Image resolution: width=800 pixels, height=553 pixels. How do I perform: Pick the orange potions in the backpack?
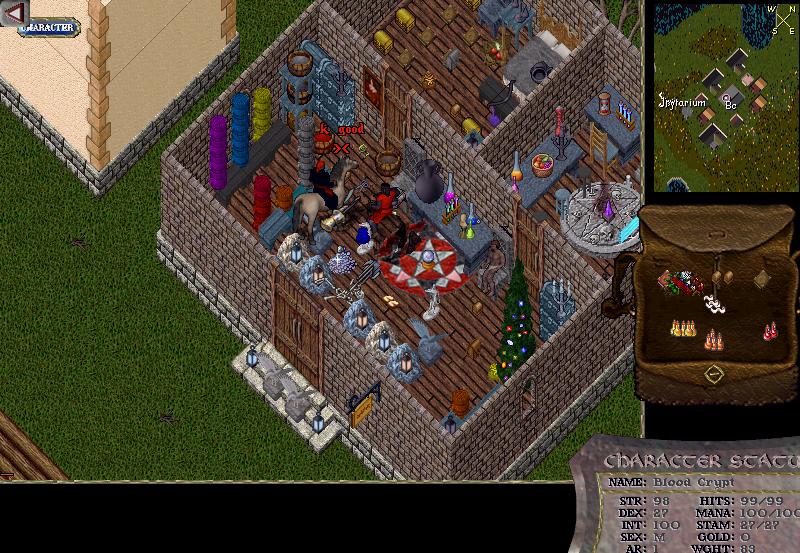(x=713, y=339)
